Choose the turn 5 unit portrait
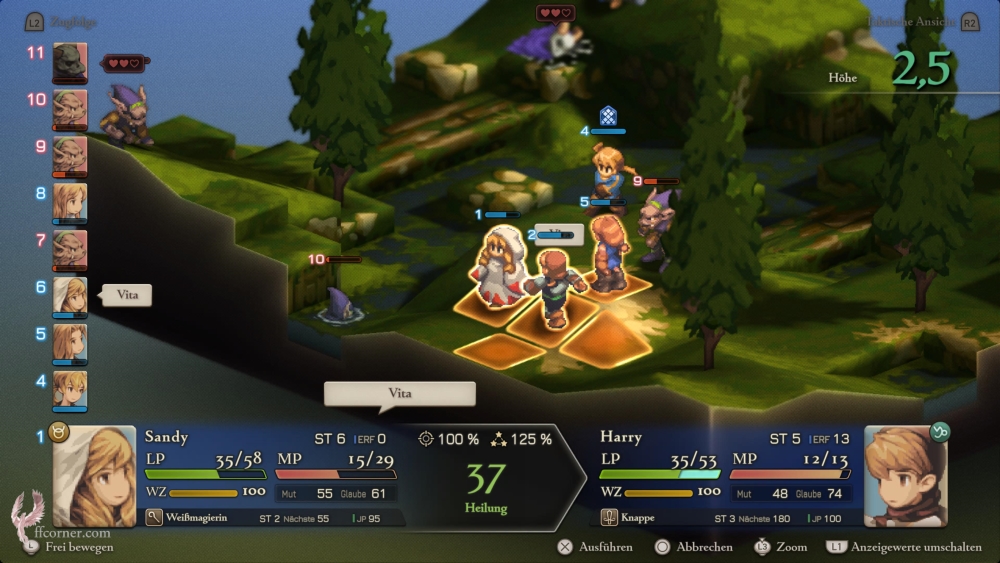This screenshot has height=563, width=1000. coord(70,343)
